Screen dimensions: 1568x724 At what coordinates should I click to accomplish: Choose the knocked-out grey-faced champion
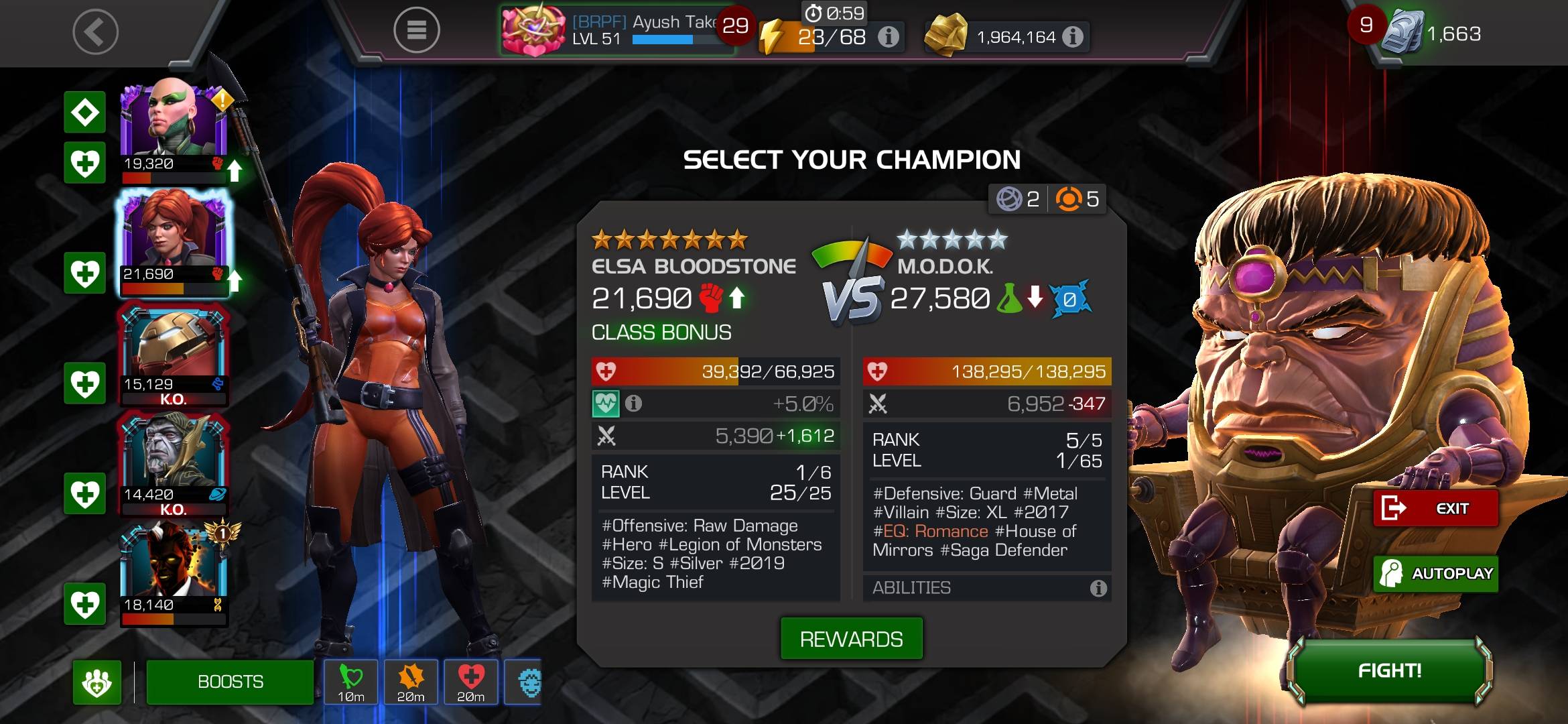pos(174,463)
